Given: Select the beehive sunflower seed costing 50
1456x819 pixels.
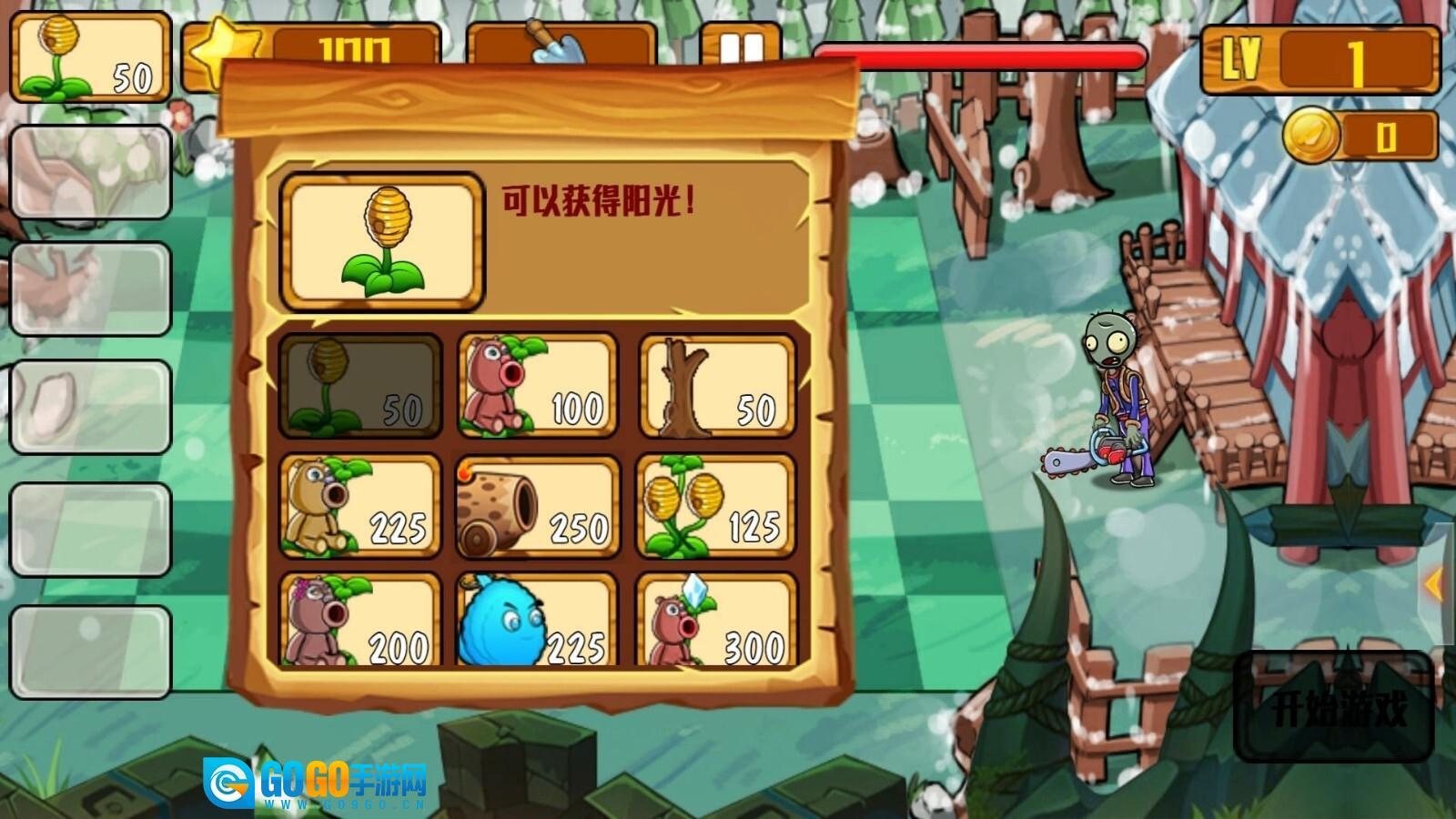Looking at the screenshot, I should pos(359,386).
